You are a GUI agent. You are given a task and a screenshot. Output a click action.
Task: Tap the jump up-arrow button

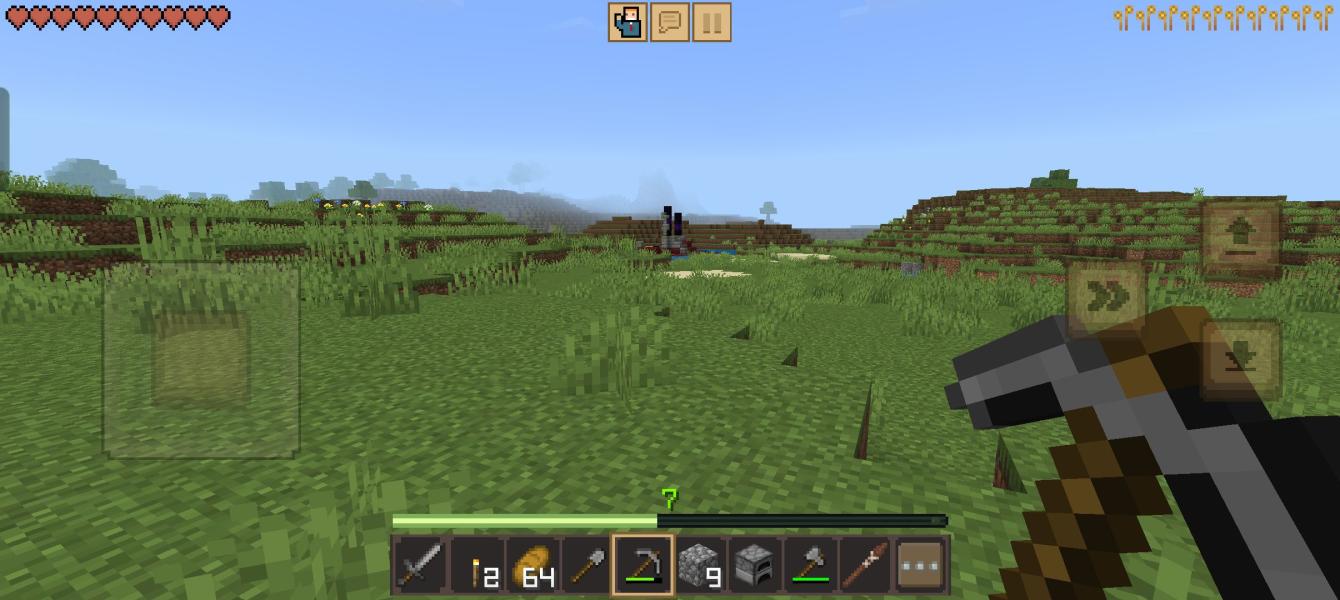click(x=1241, y=237)
